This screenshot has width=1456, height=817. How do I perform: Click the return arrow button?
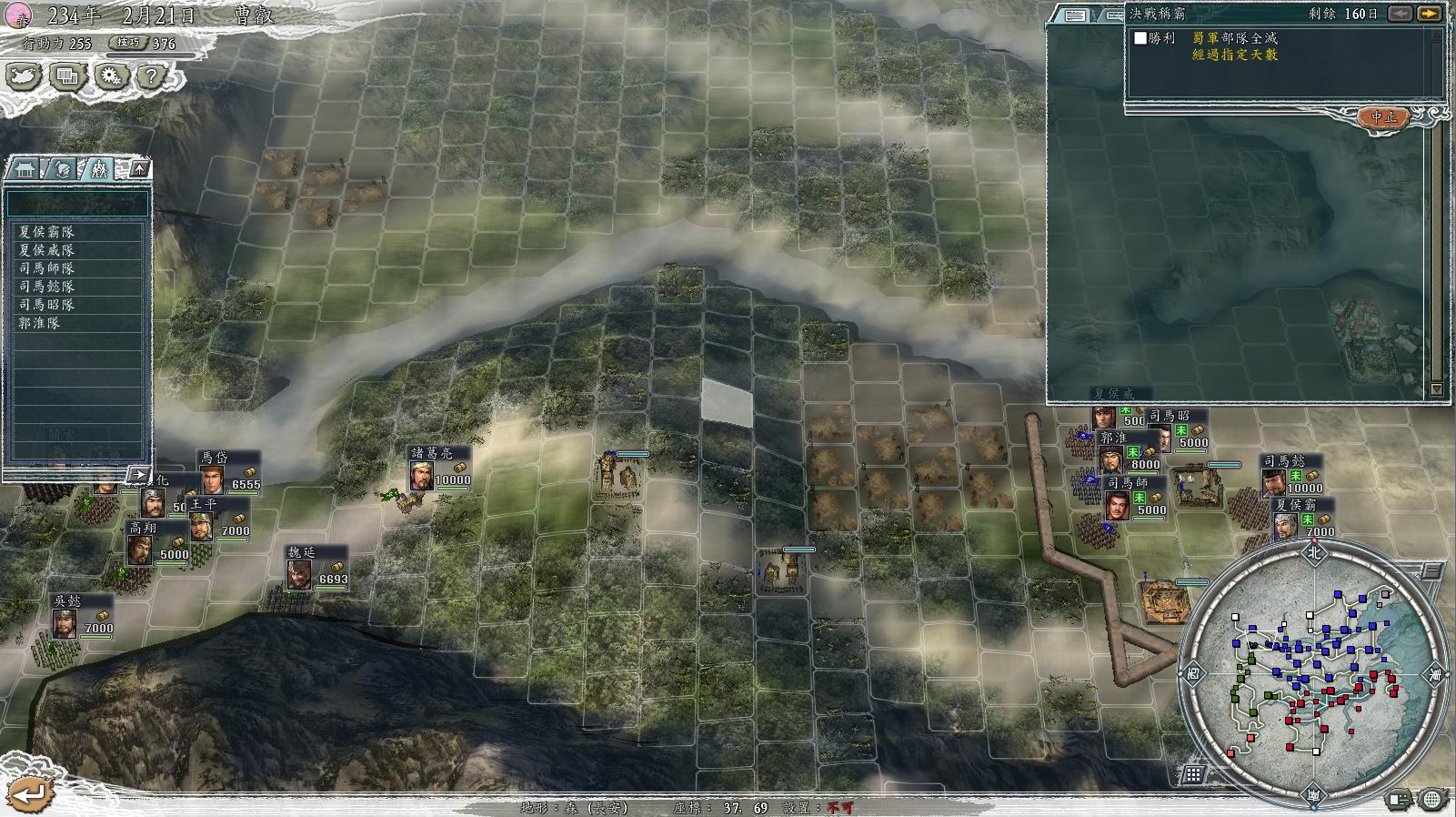coord(29,793)
